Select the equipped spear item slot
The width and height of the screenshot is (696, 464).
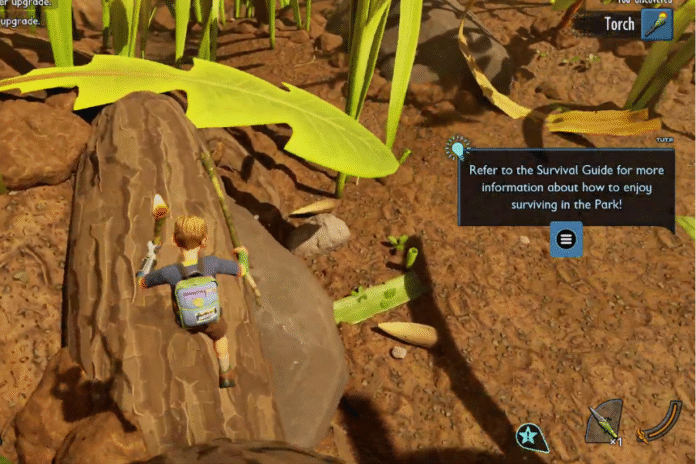coord(603,421)
